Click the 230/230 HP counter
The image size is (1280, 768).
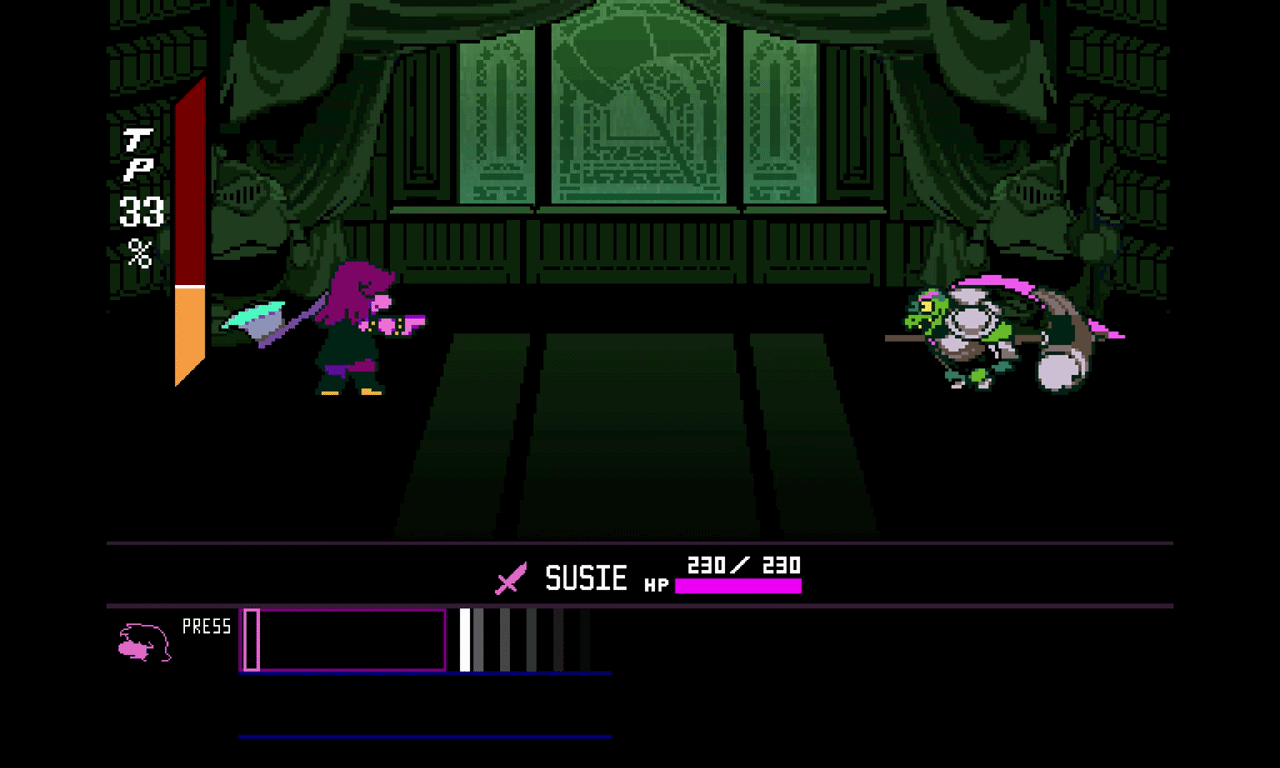pos(740,565)
